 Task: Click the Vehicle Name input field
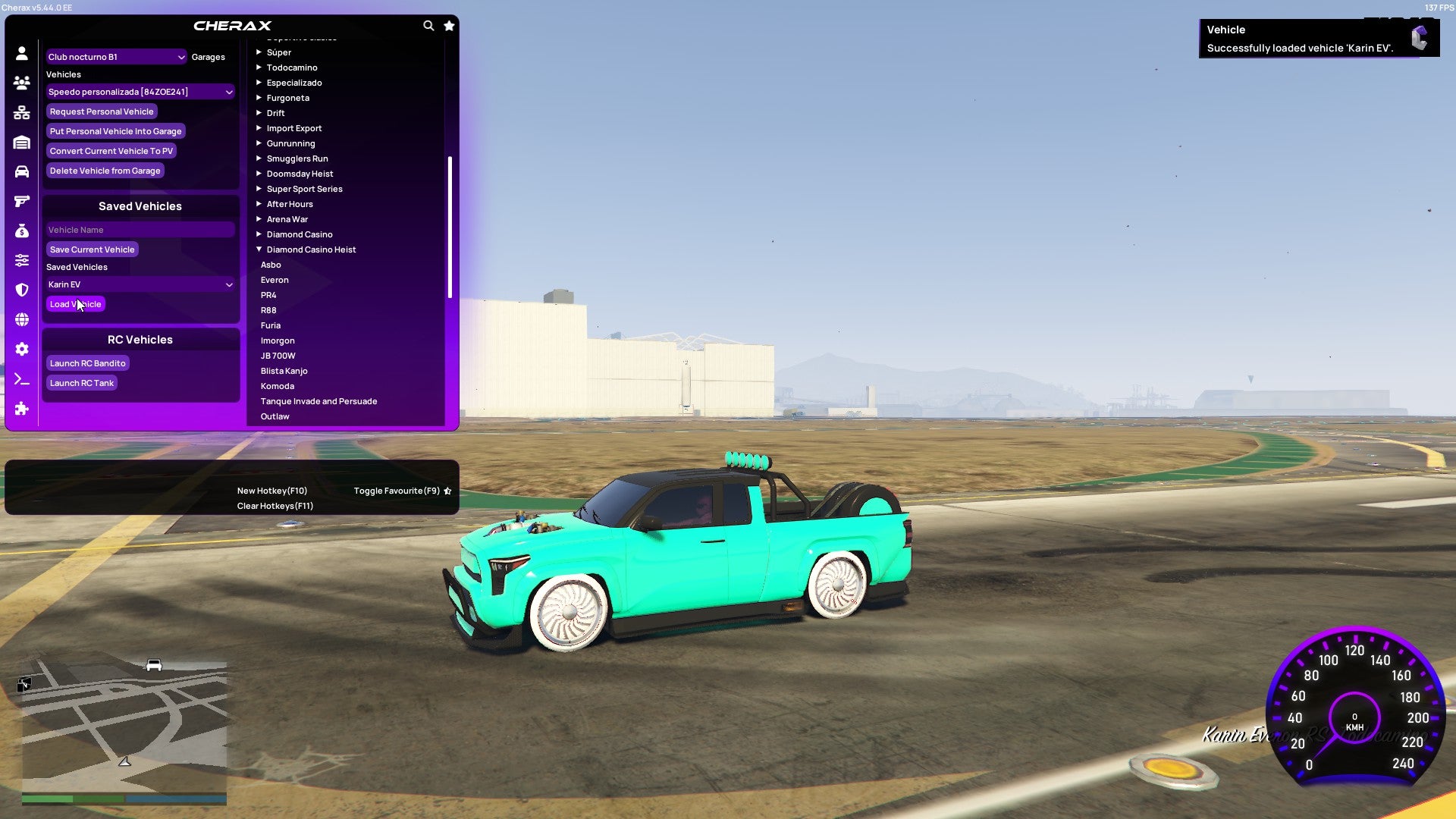[x=140, y=229]
